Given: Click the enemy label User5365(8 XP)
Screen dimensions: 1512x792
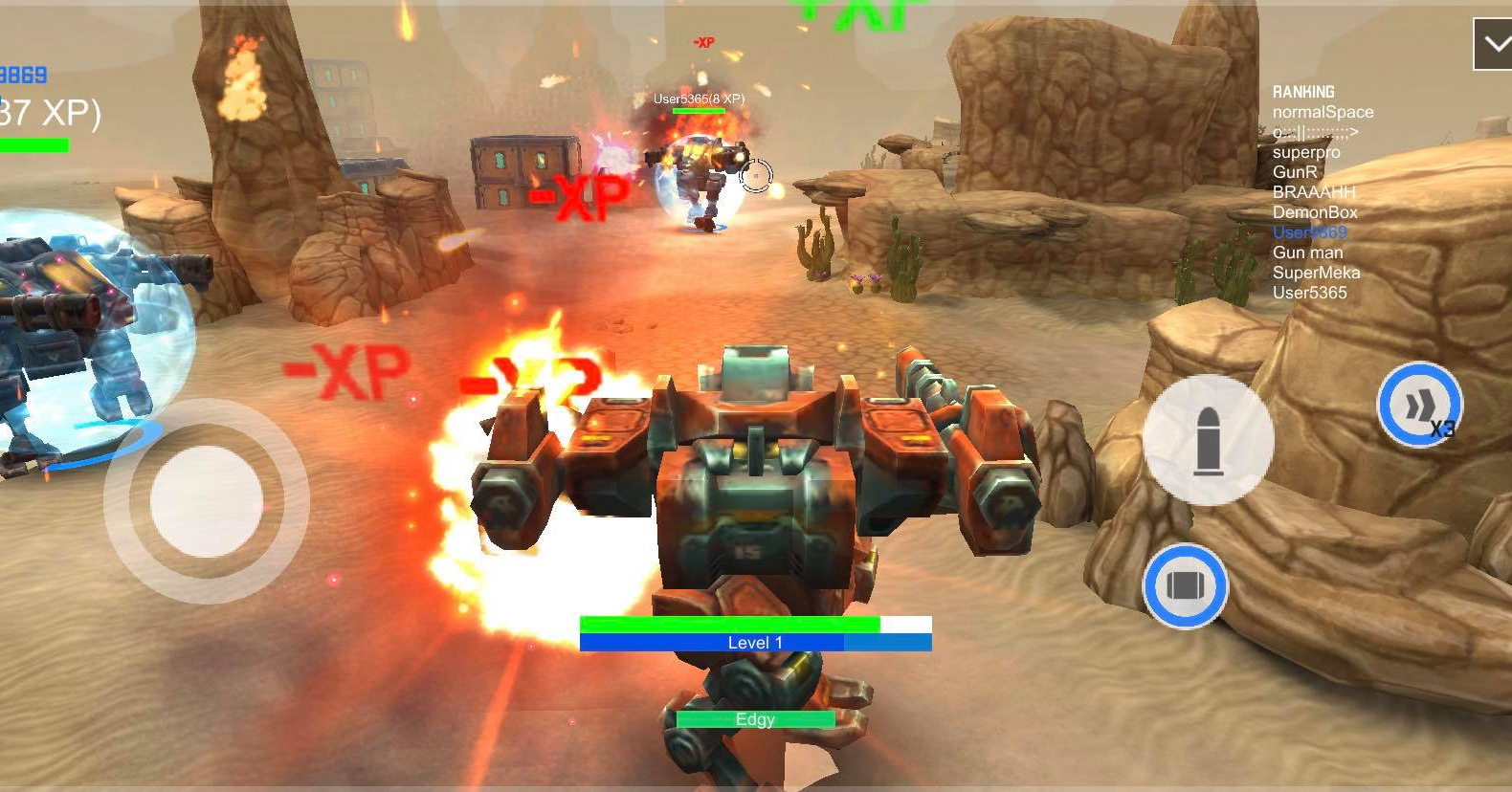Looking at the screenshot, I should [698, 97].
